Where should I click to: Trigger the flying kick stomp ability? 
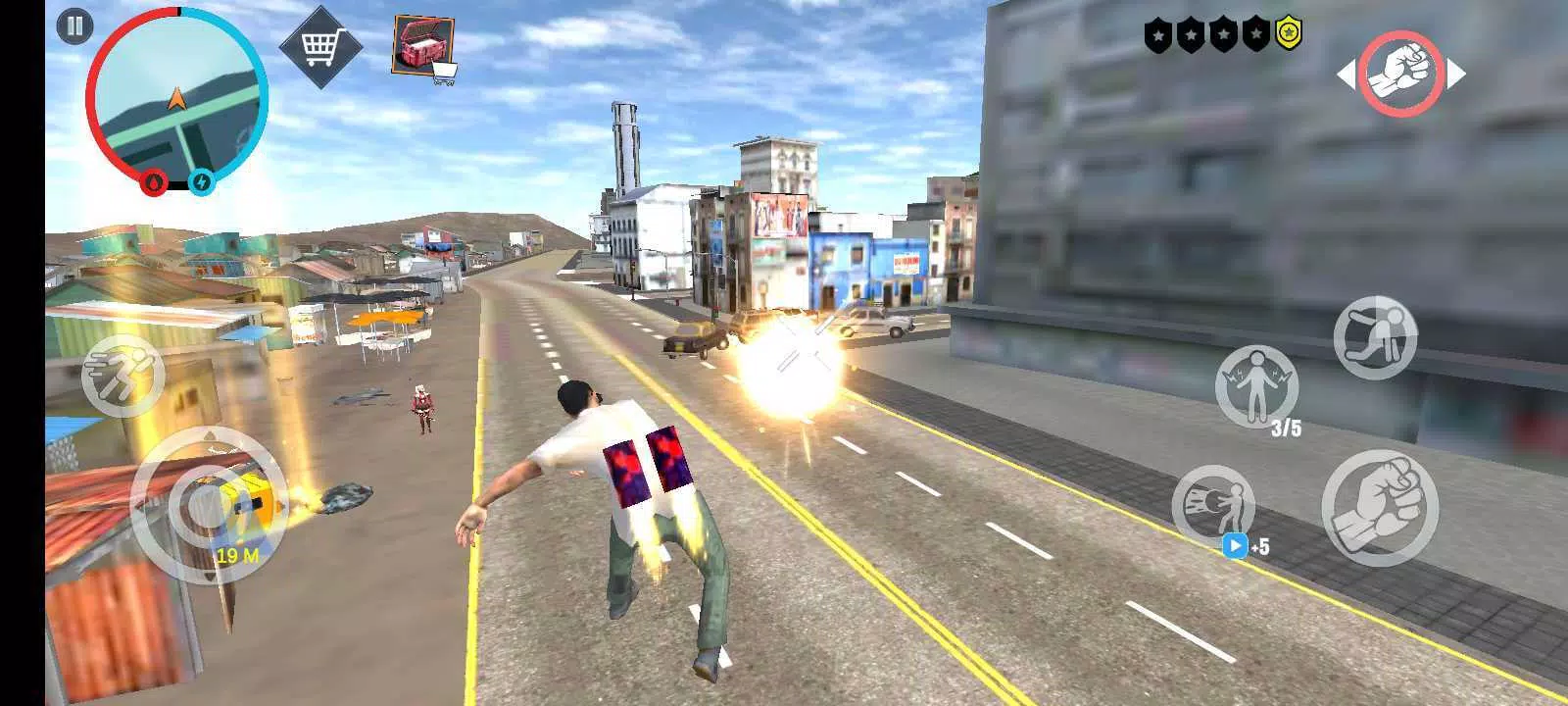[x=1377, y=338]
